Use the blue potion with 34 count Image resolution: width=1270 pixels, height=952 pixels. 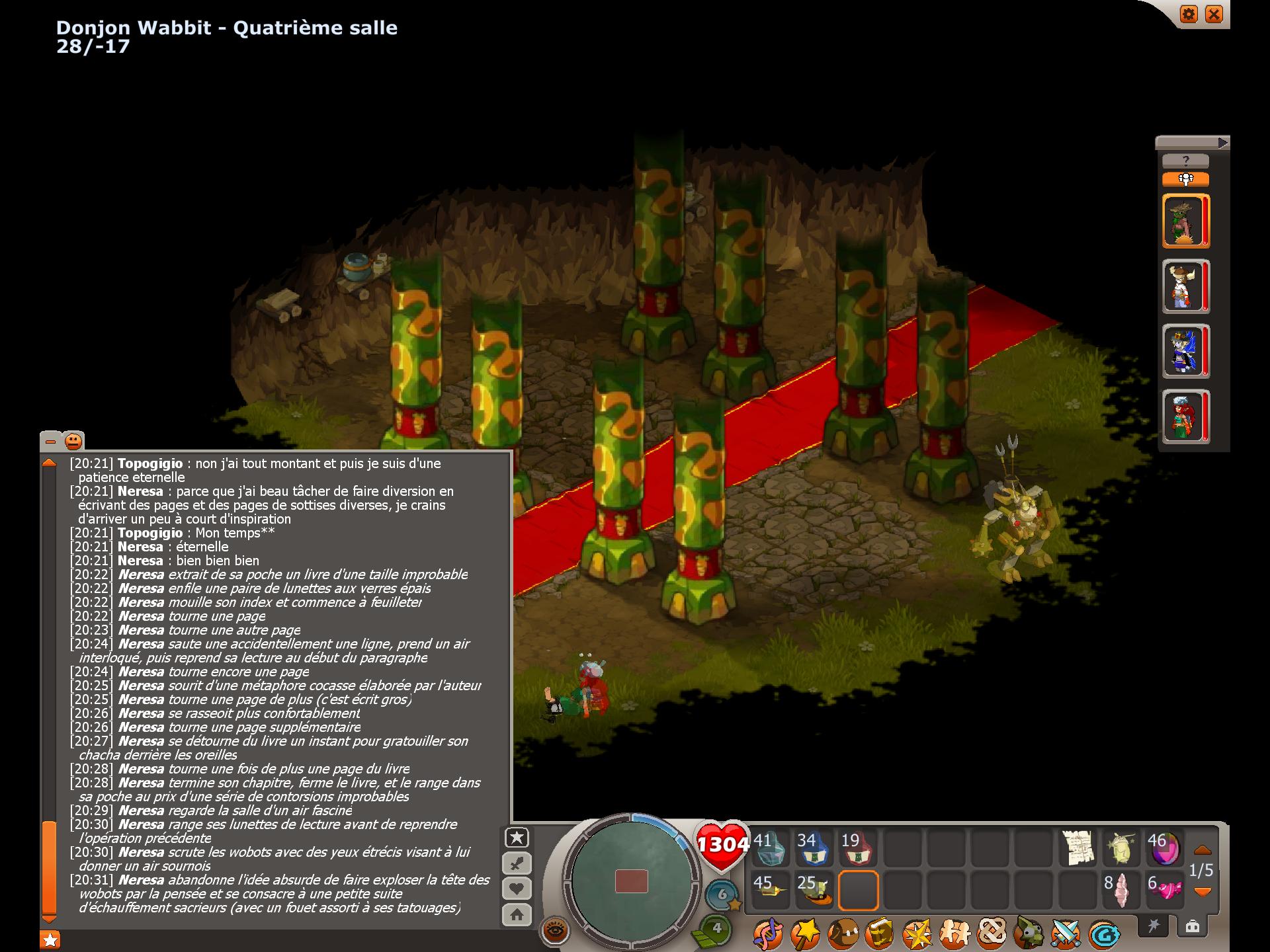tap(813, 848)
